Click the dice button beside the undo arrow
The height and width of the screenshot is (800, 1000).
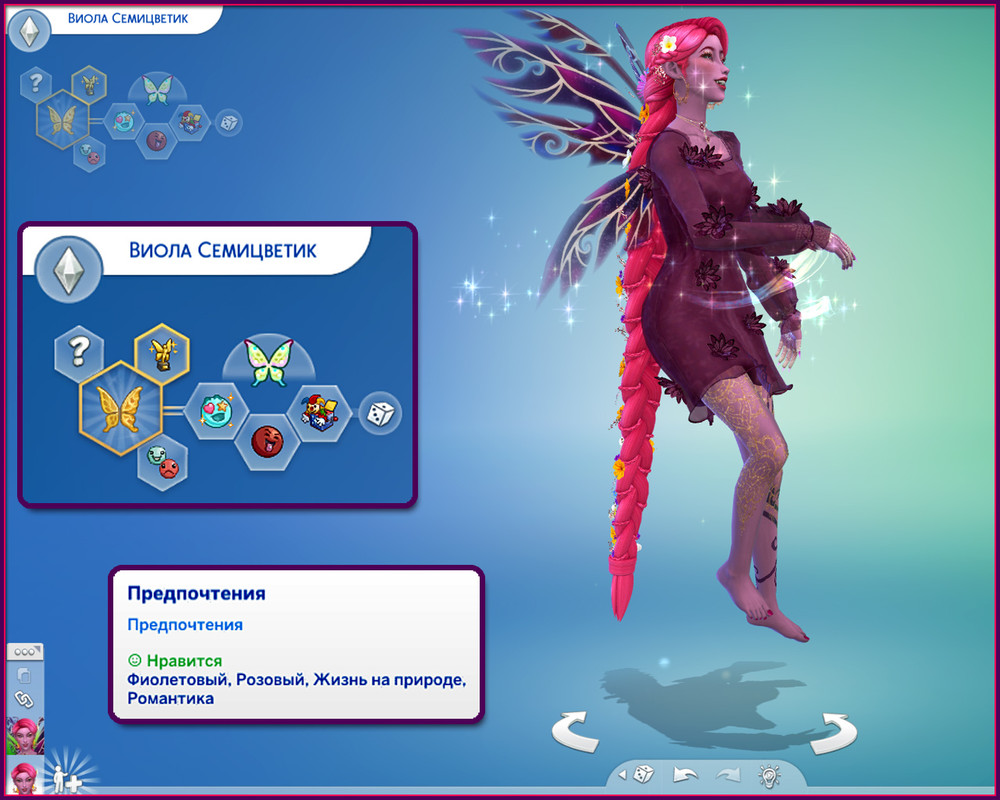pyautogui.click(x=642, y=774)
